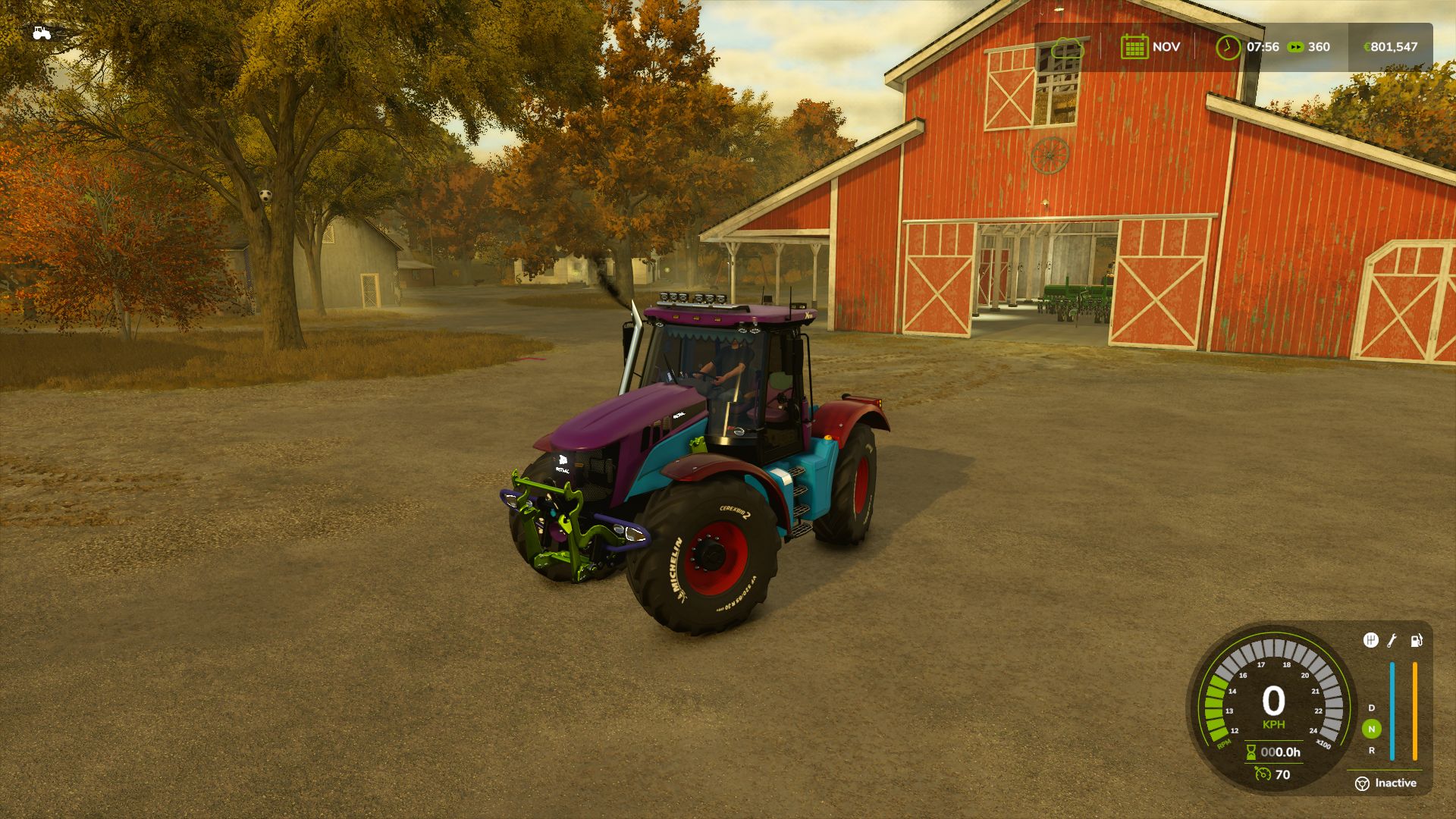Engage the R reverse gear indicator
1456x819 pixels.
click(x=1373, y=752)
